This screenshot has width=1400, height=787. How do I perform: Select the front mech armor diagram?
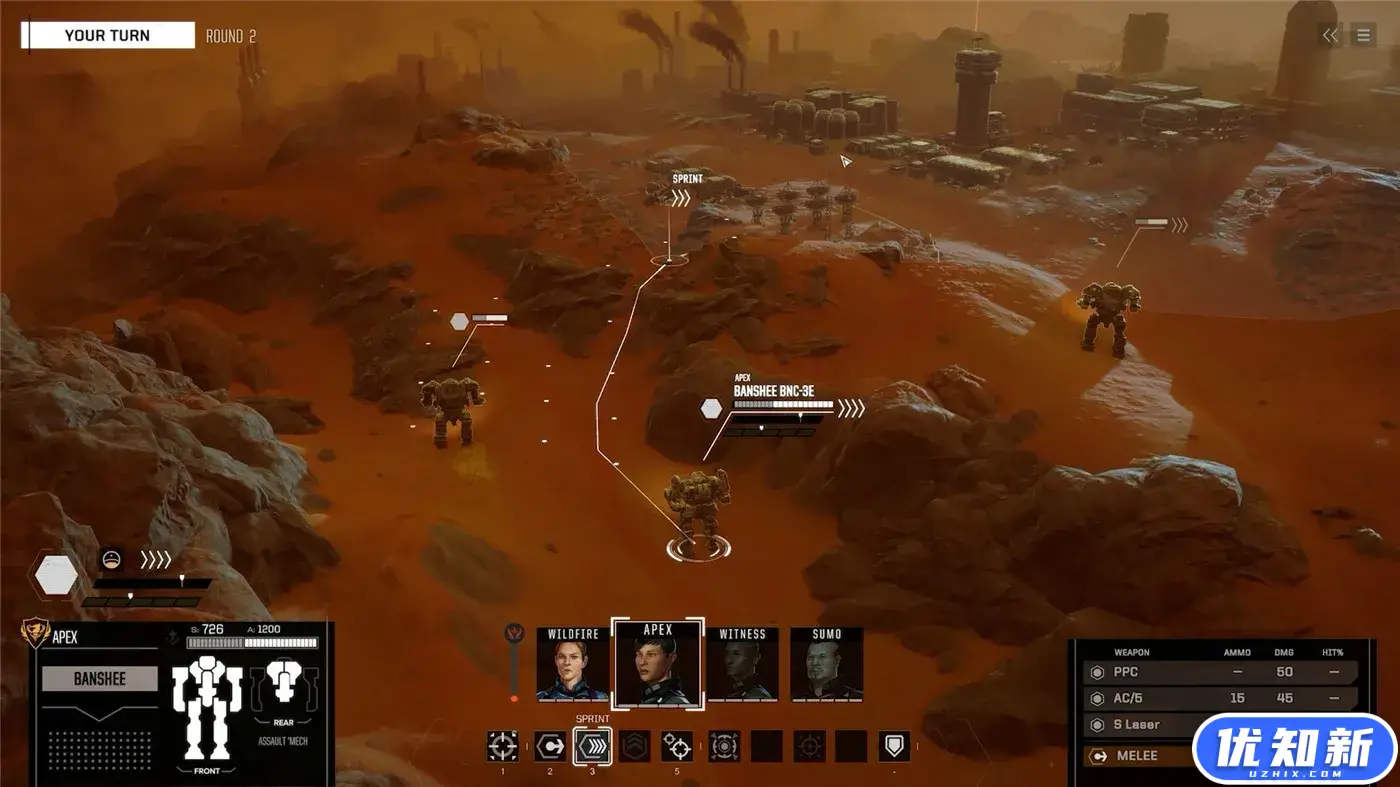(207, 713)
